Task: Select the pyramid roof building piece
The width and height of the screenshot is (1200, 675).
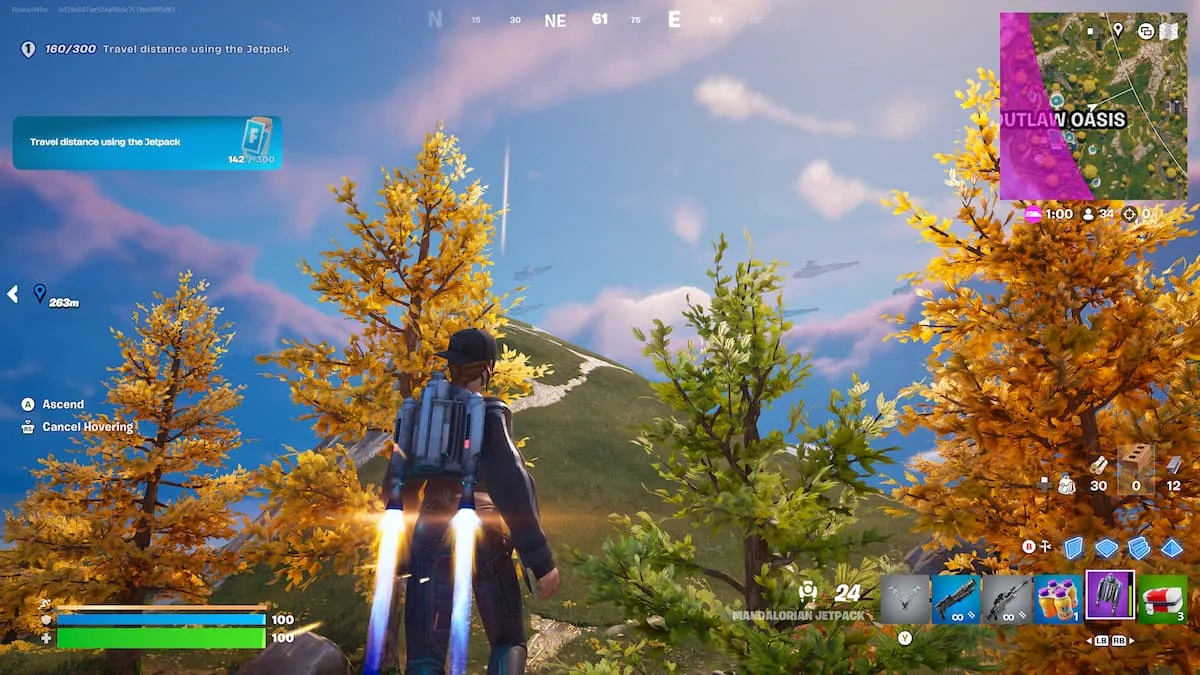Action: coord(1172,548)
